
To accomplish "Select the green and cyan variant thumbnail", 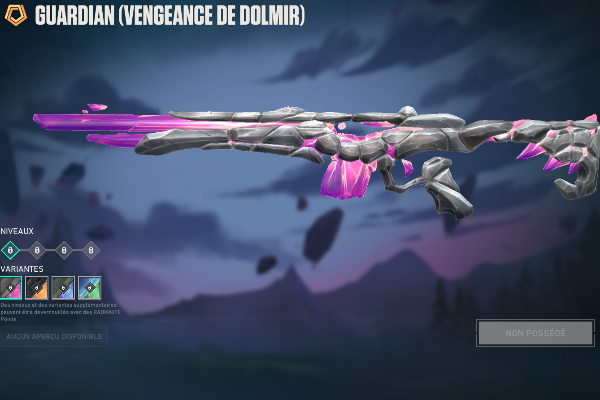I will (90, 288).
